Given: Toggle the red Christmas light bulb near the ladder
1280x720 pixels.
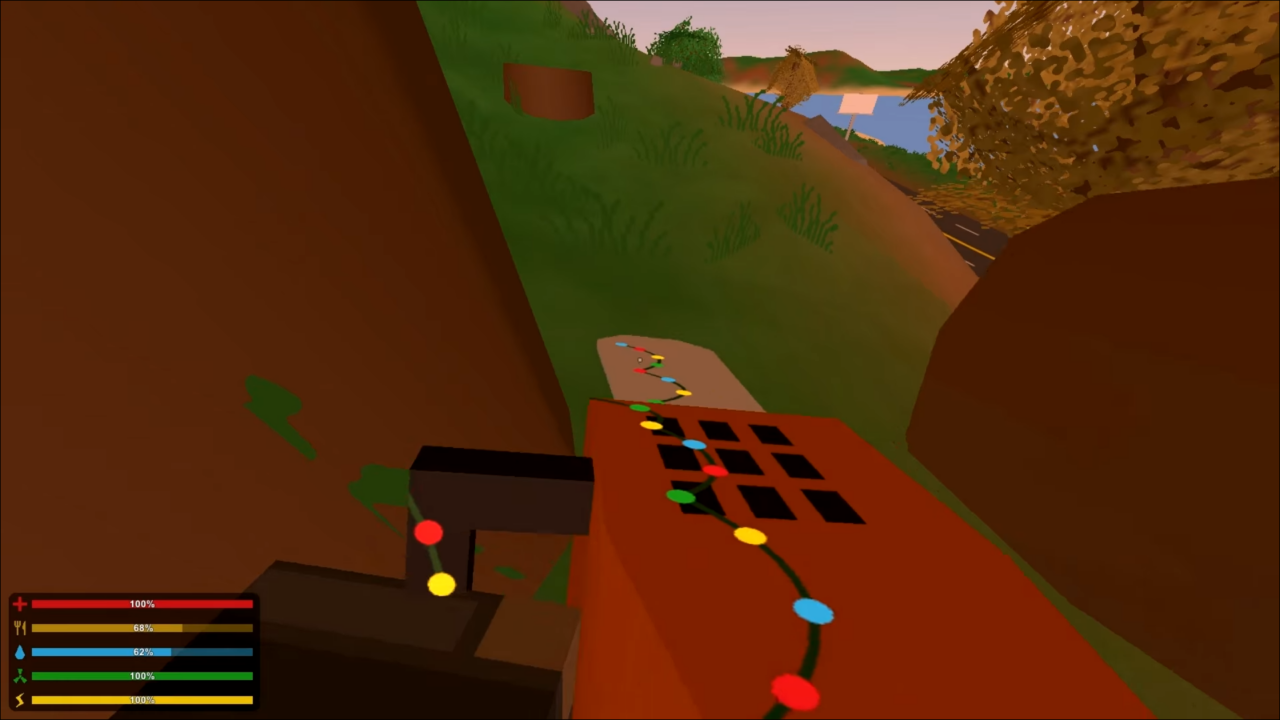Looking at the screenshot, I should point(428,533).
